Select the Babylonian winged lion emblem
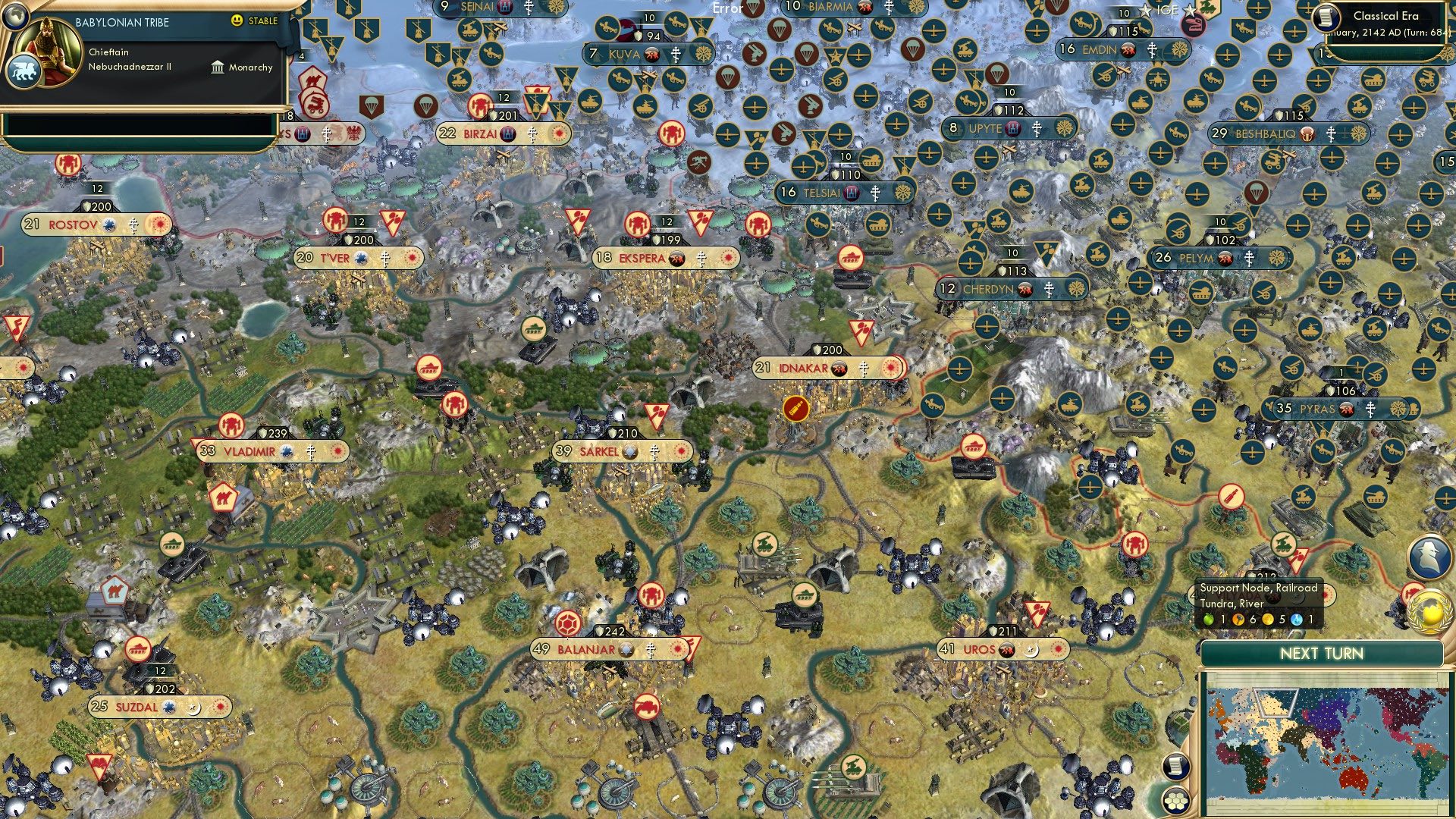 click(25, 71)
